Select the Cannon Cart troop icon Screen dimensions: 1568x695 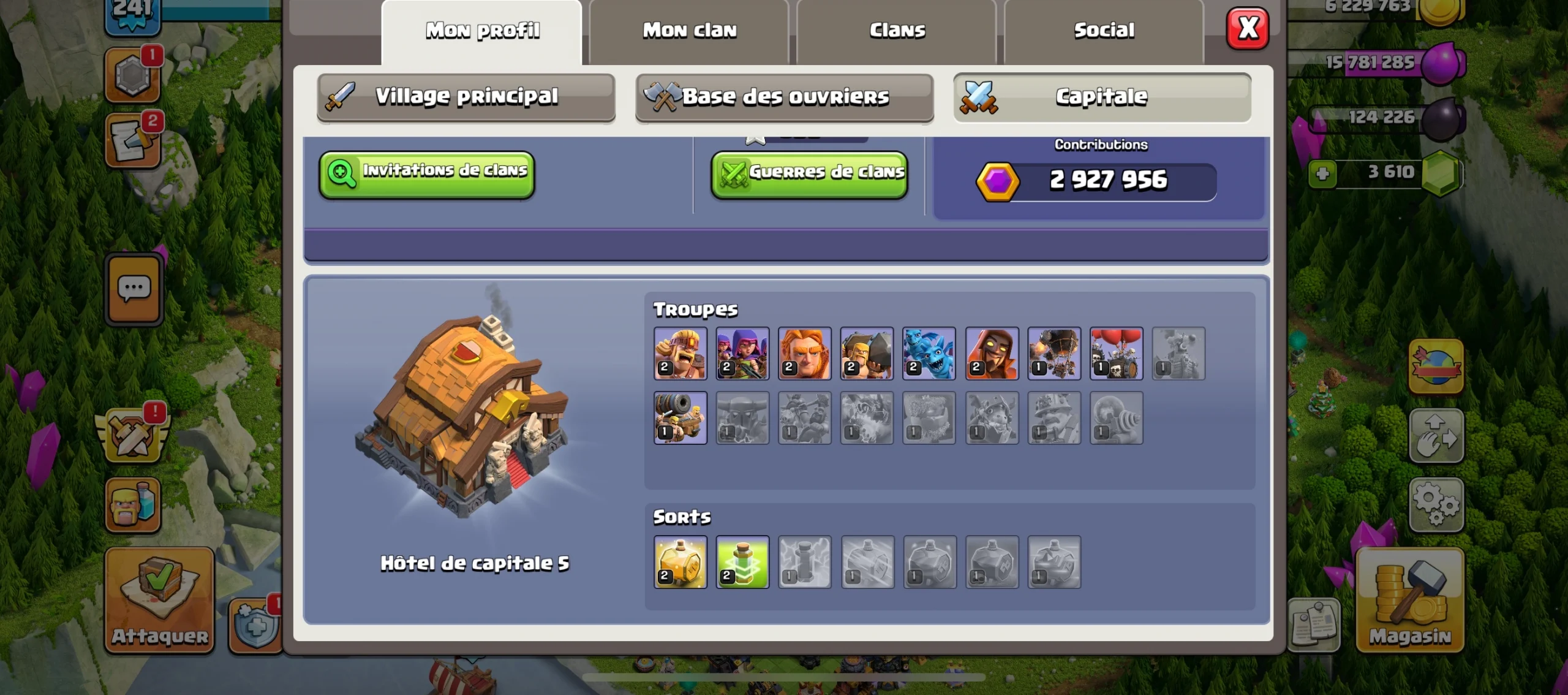point(680,417)
